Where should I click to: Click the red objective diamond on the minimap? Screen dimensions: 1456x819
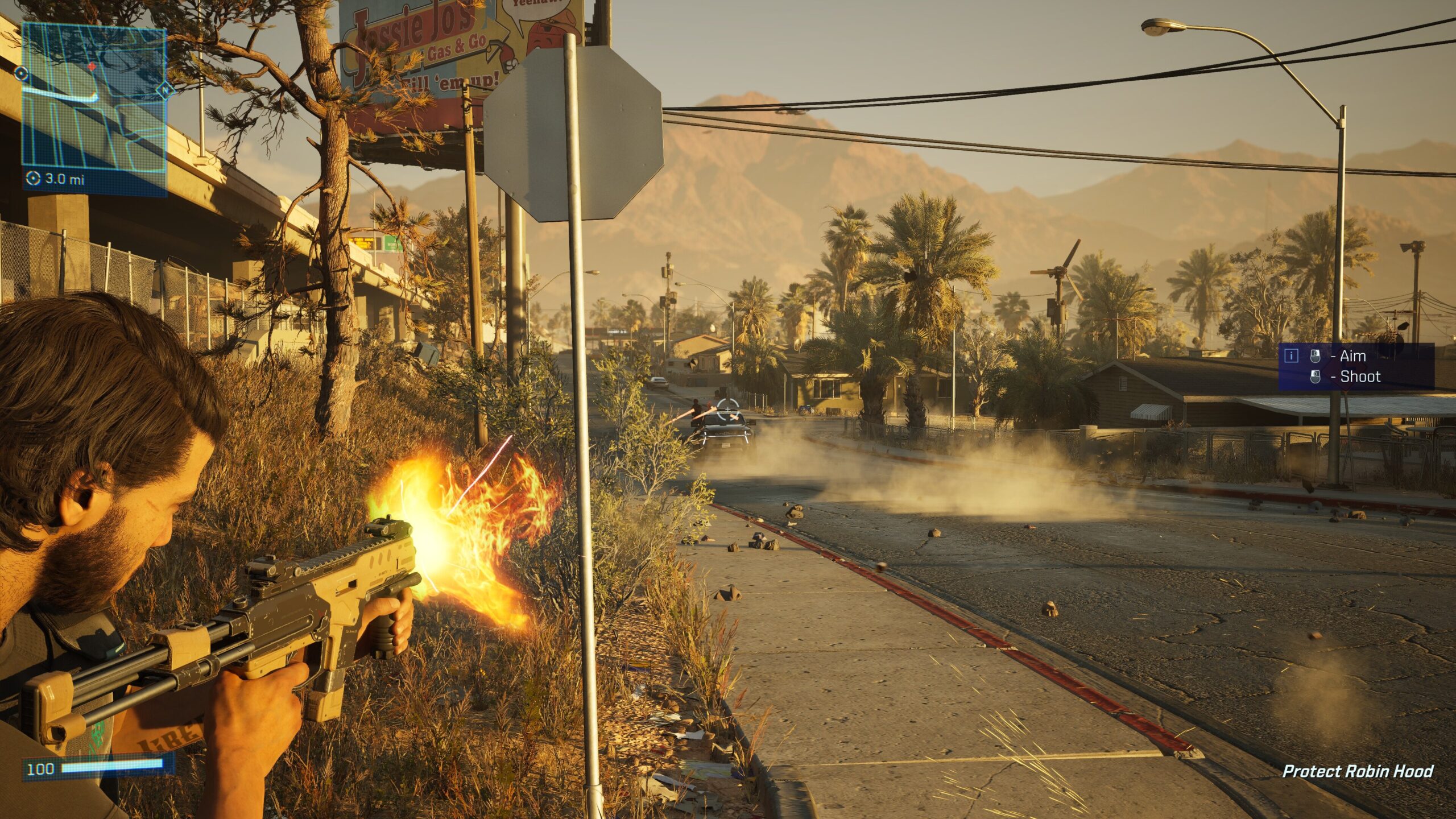pos(92,67)
